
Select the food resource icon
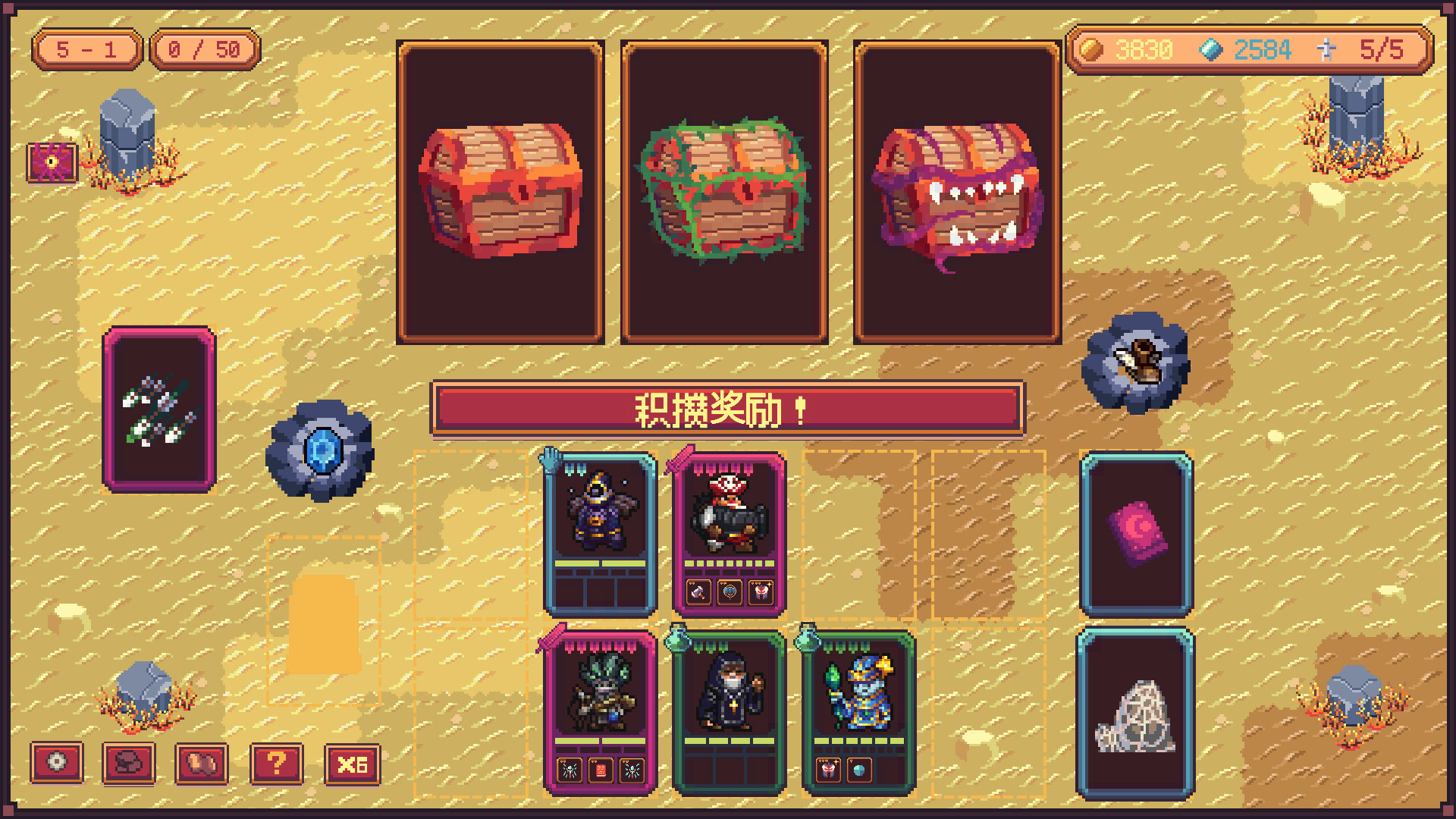tap(202, 763)
